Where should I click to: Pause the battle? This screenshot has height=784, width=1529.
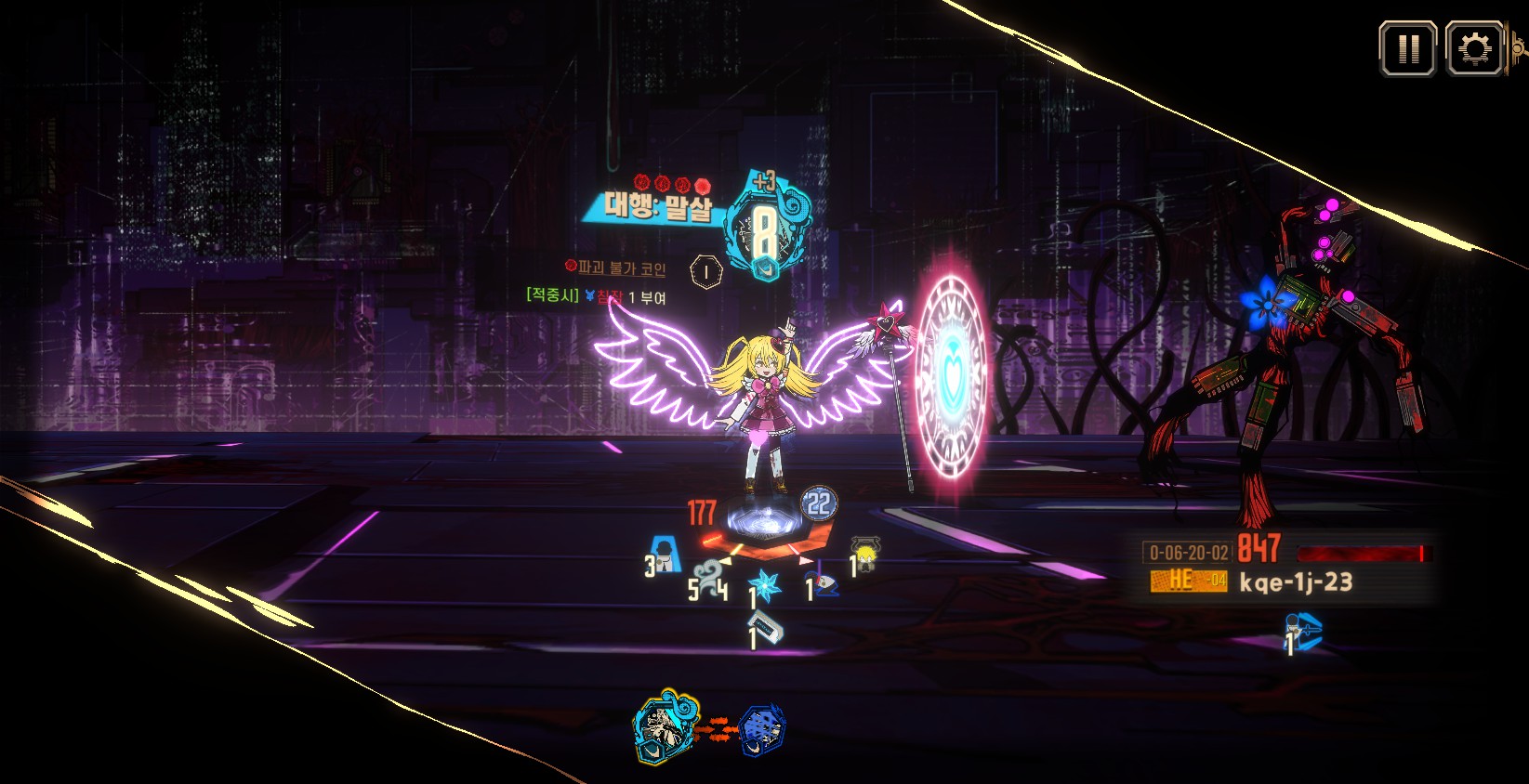tap(1408, 48)
